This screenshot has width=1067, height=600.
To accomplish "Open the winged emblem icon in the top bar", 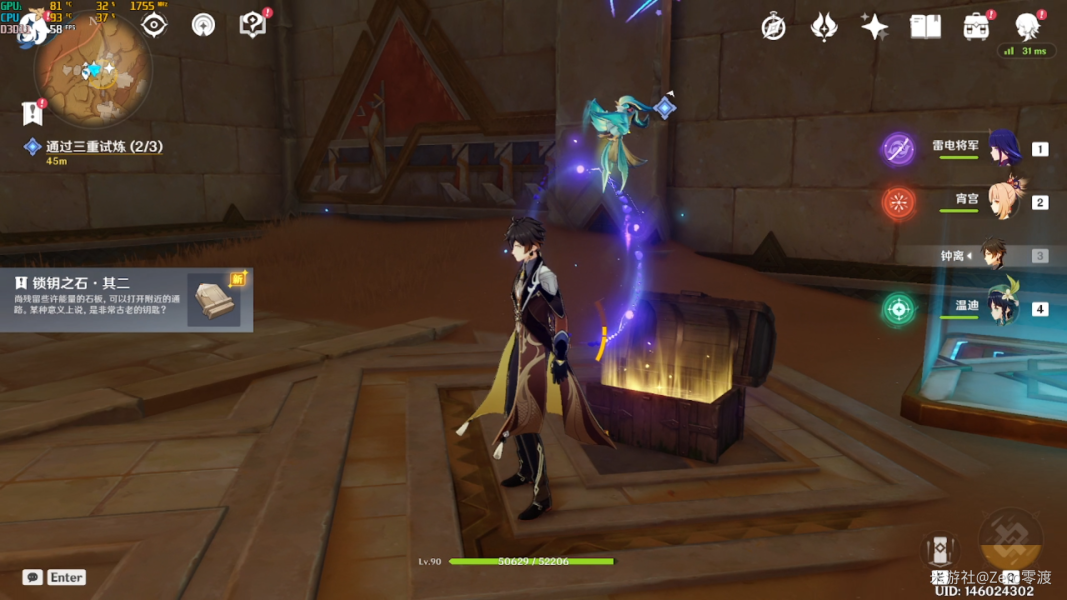I will (x=823, y=27).
